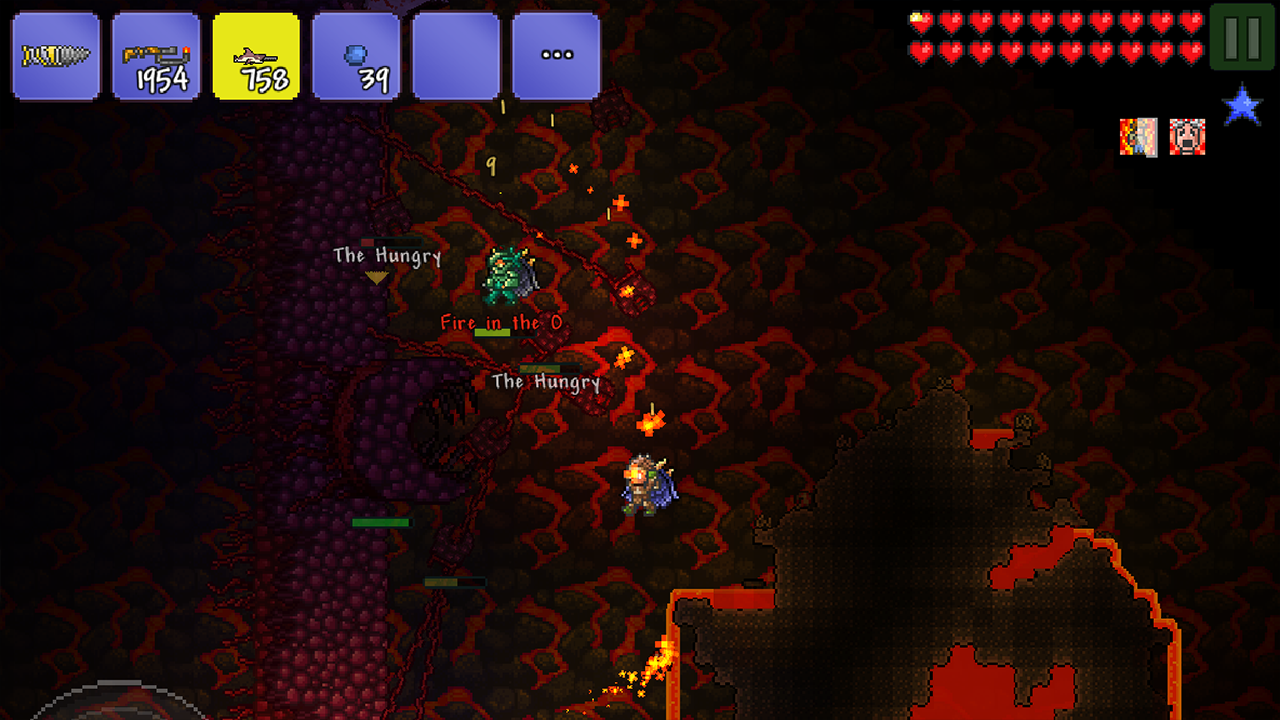Select the drill hotbar slot
The width and height of the screenshot is (1280, 720).
[56, 56]
